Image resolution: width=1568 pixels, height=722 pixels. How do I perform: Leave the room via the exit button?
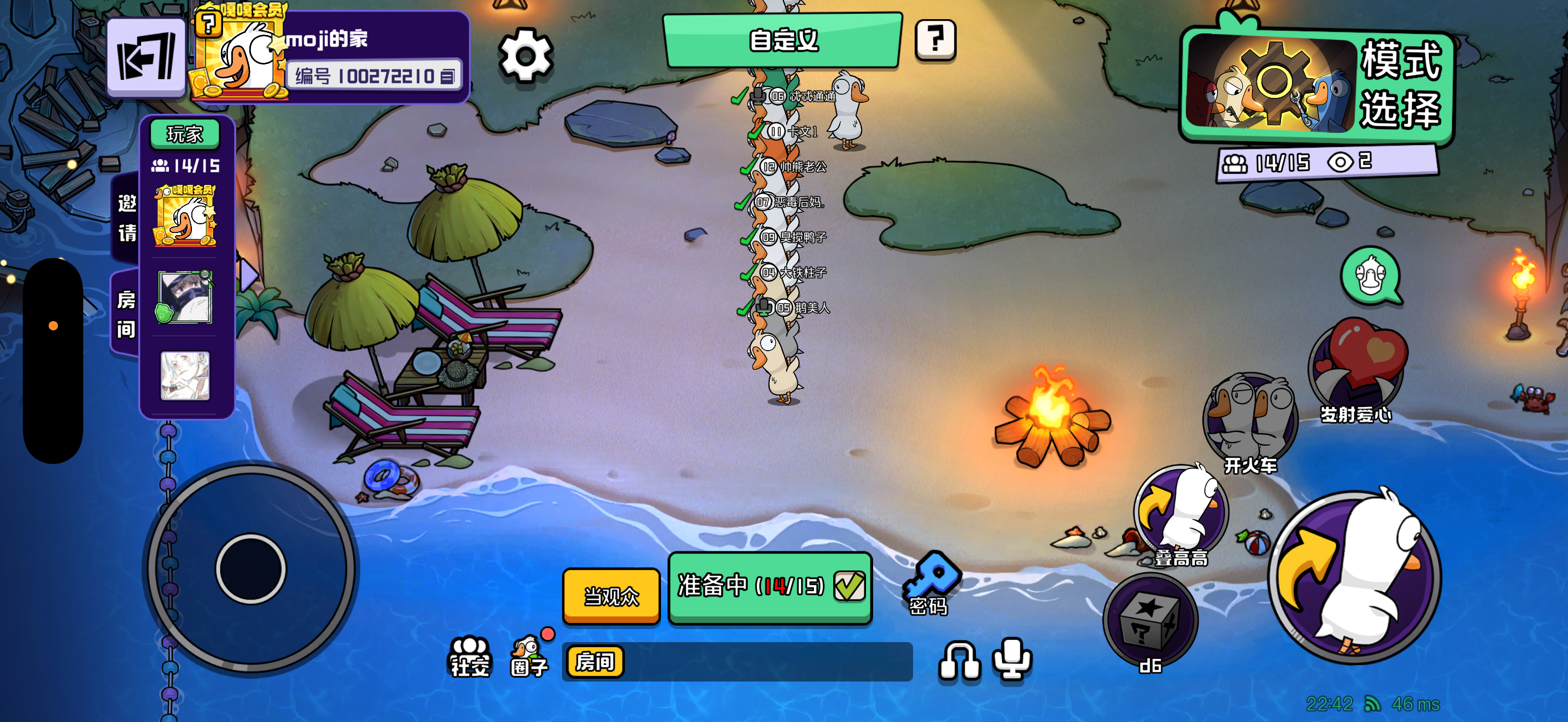coord(146,57)
